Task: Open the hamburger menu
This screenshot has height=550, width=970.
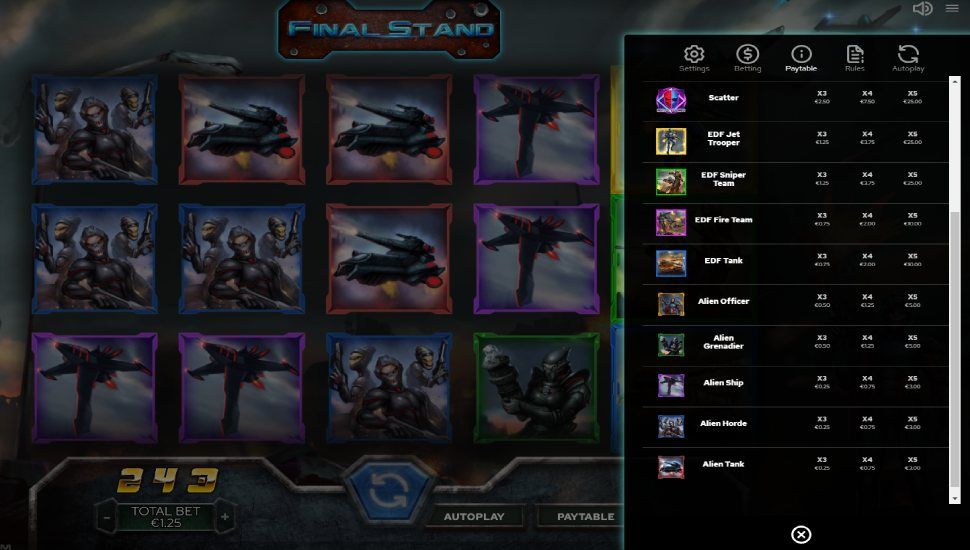Action: point(951,9)
